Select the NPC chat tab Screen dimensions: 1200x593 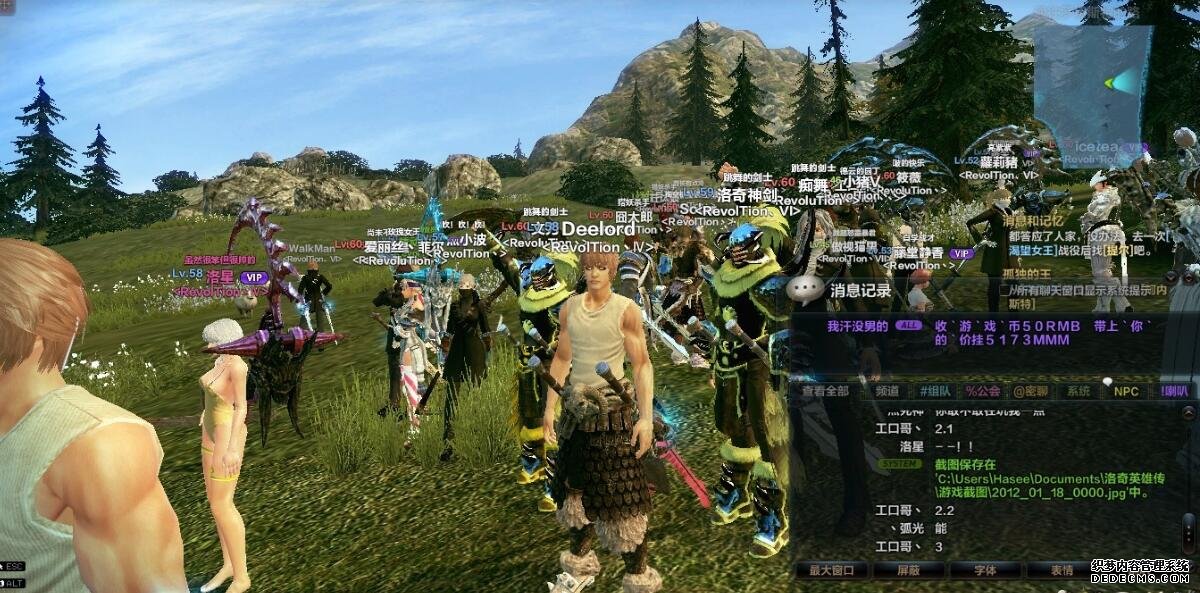point(1127,391)
